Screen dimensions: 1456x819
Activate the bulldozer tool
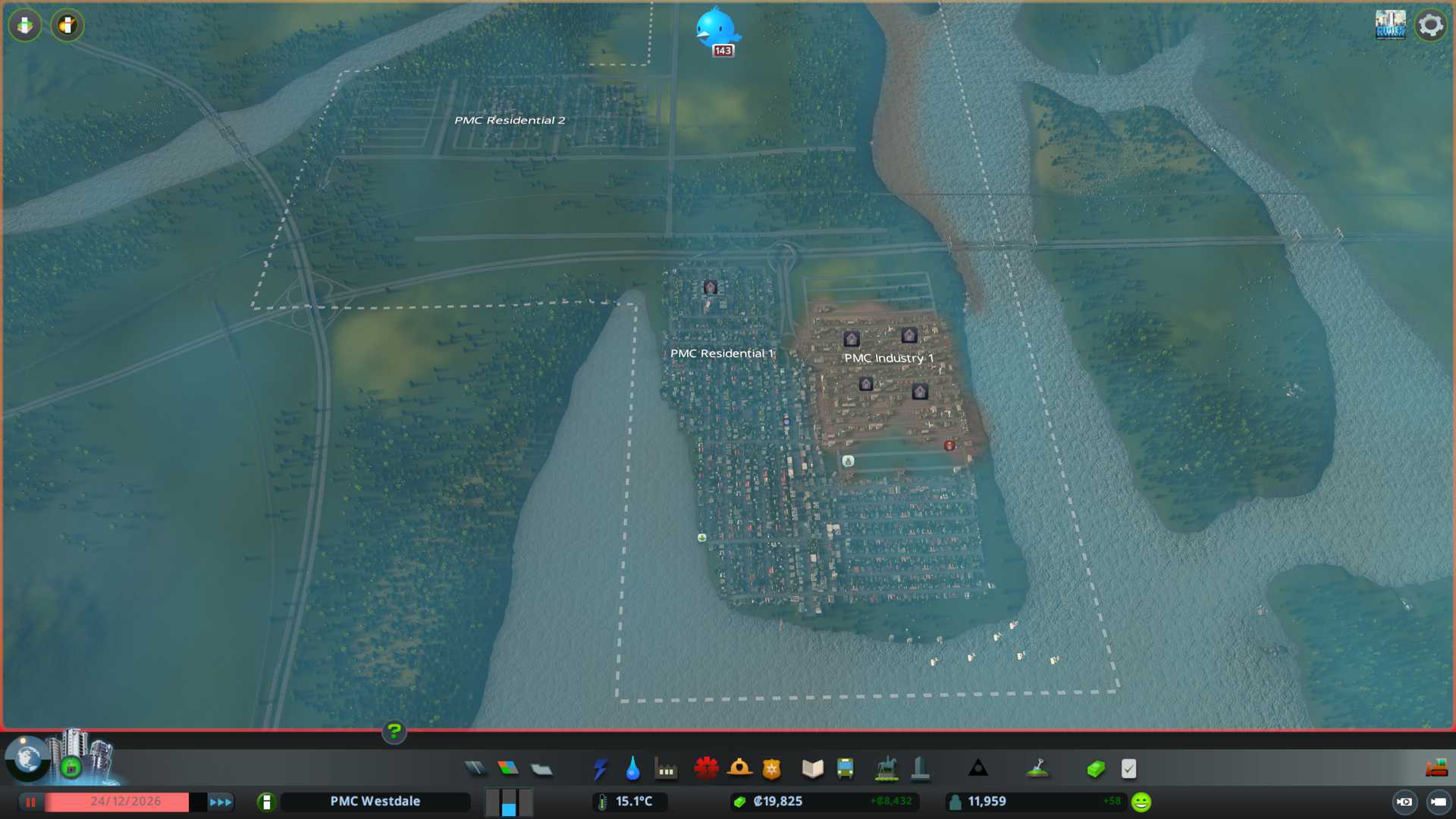tap(1436, 769)
